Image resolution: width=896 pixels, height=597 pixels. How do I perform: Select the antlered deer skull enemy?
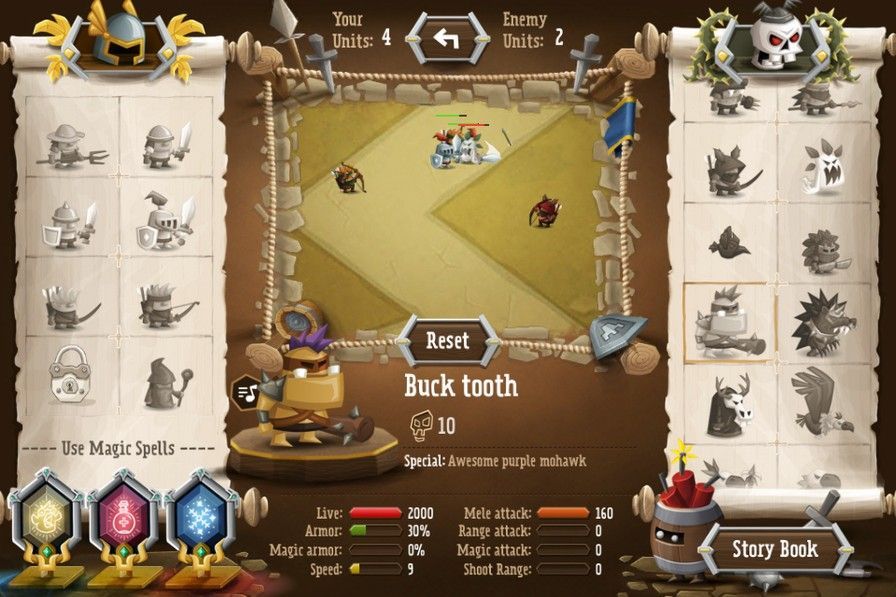point(729,403)
